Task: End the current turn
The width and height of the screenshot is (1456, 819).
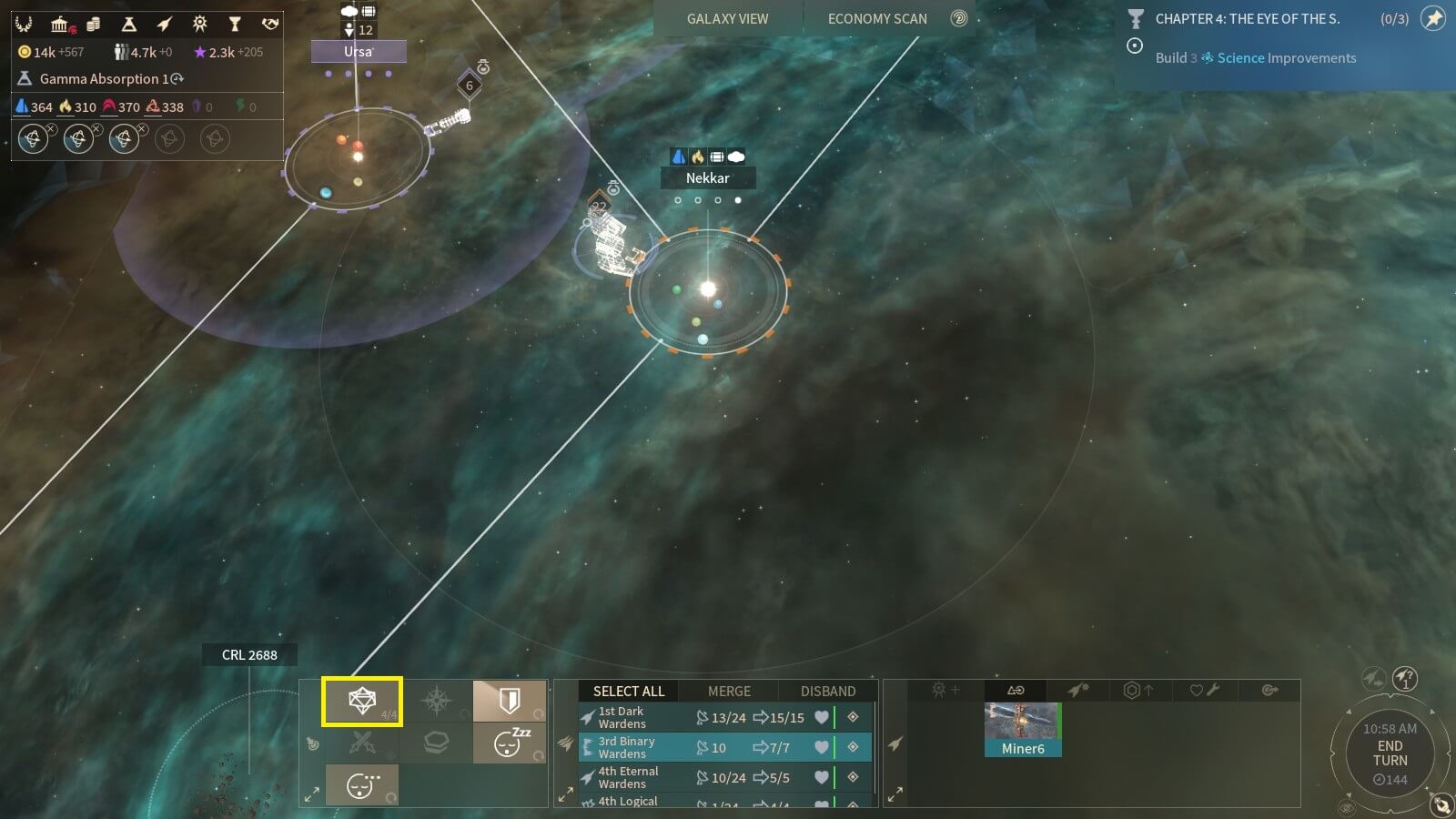Action: pyautogui.click(x=1390, y=753)
